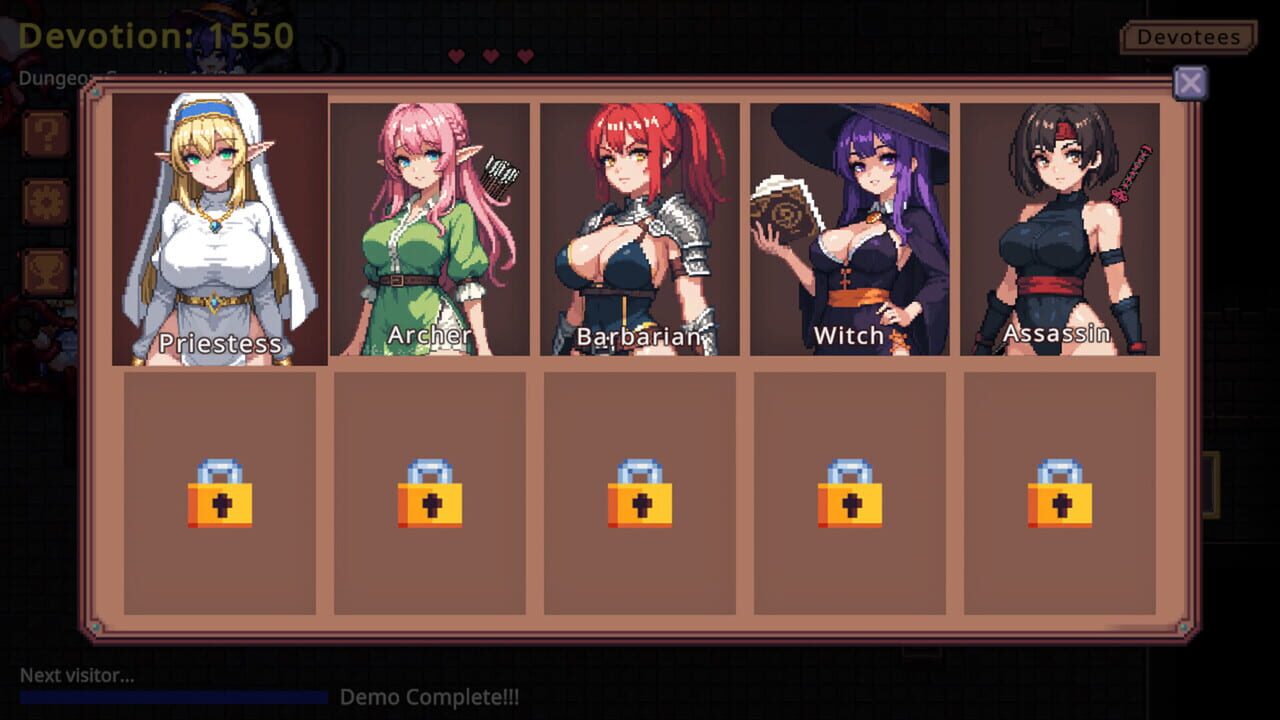Image resolution: width=1280 pixels, height=720 pixels.
Task: Open the settings gear icon
Action: pyautogui.click(x=46, y=201)
